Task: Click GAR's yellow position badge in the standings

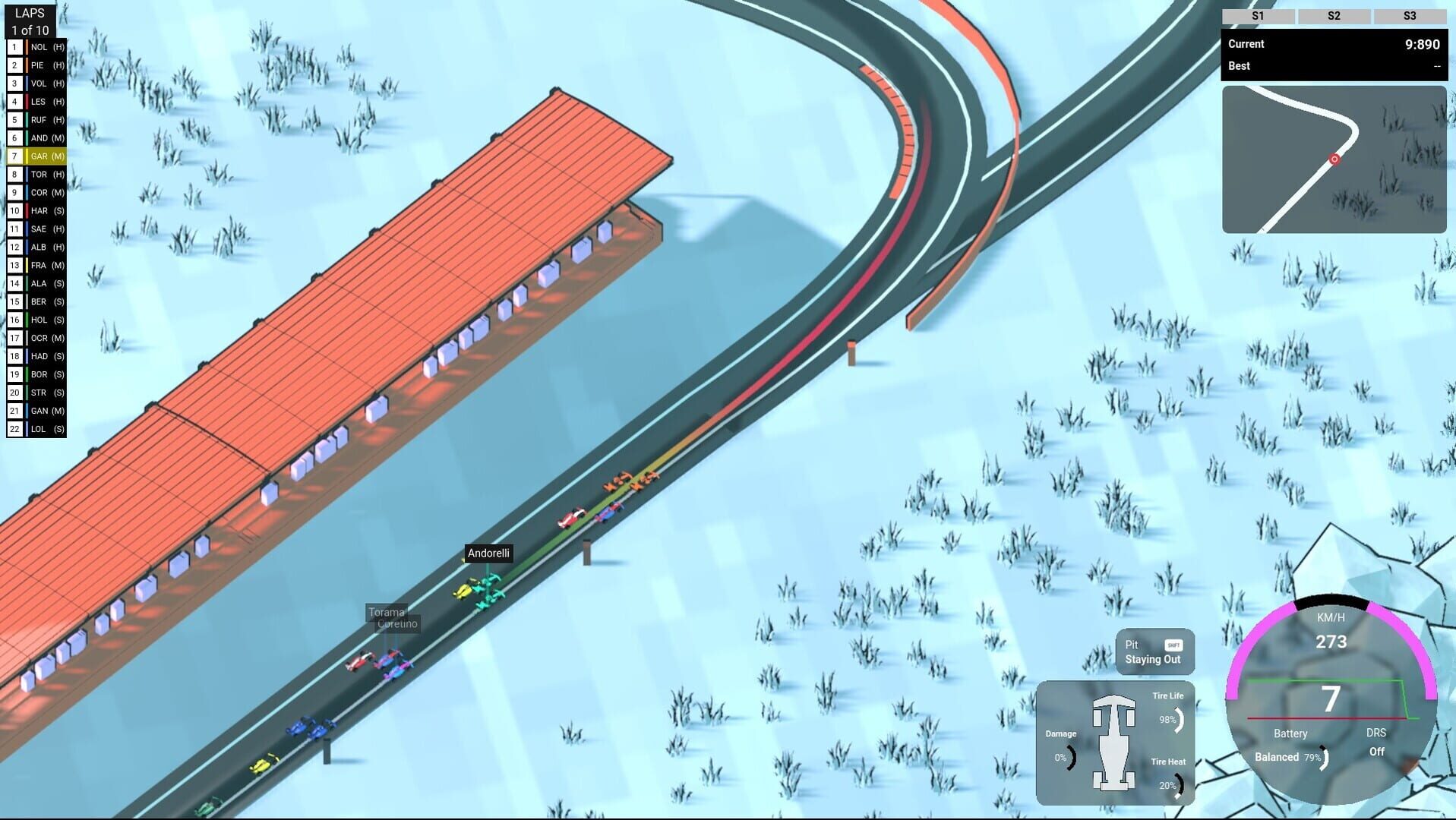Action: (x=14, y=156)
